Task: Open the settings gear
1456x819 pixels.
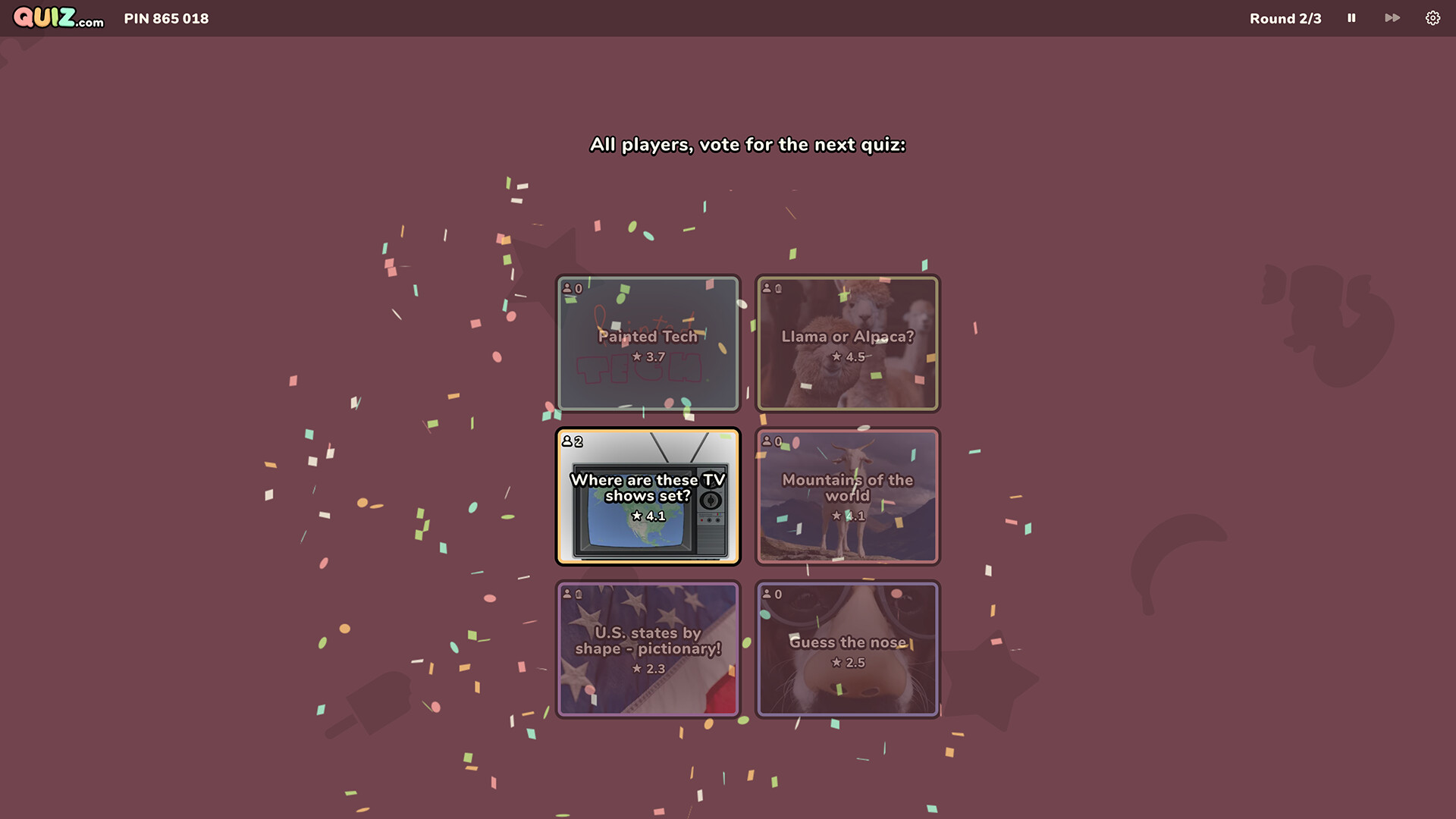Action: click(x=1433, y=17)
